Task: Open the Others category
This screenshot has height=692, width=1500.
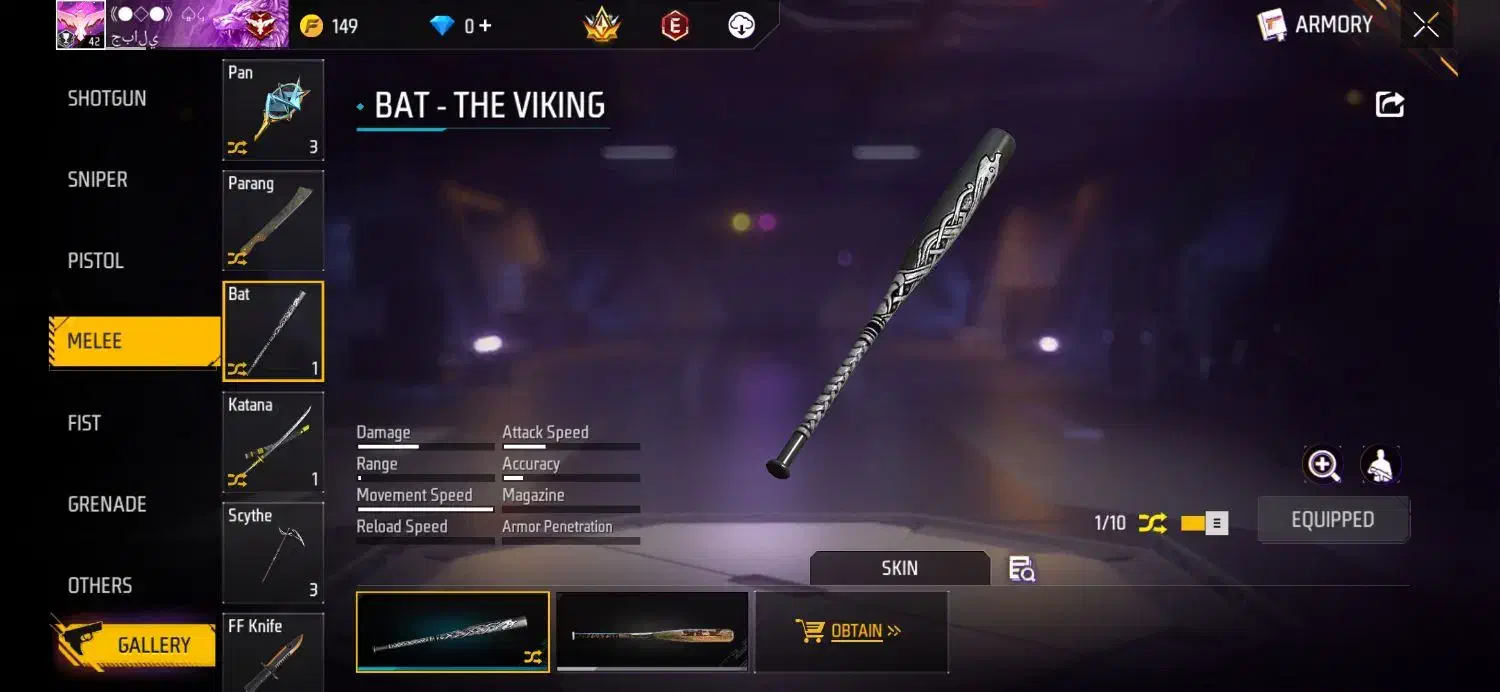Action: (100, 586)
